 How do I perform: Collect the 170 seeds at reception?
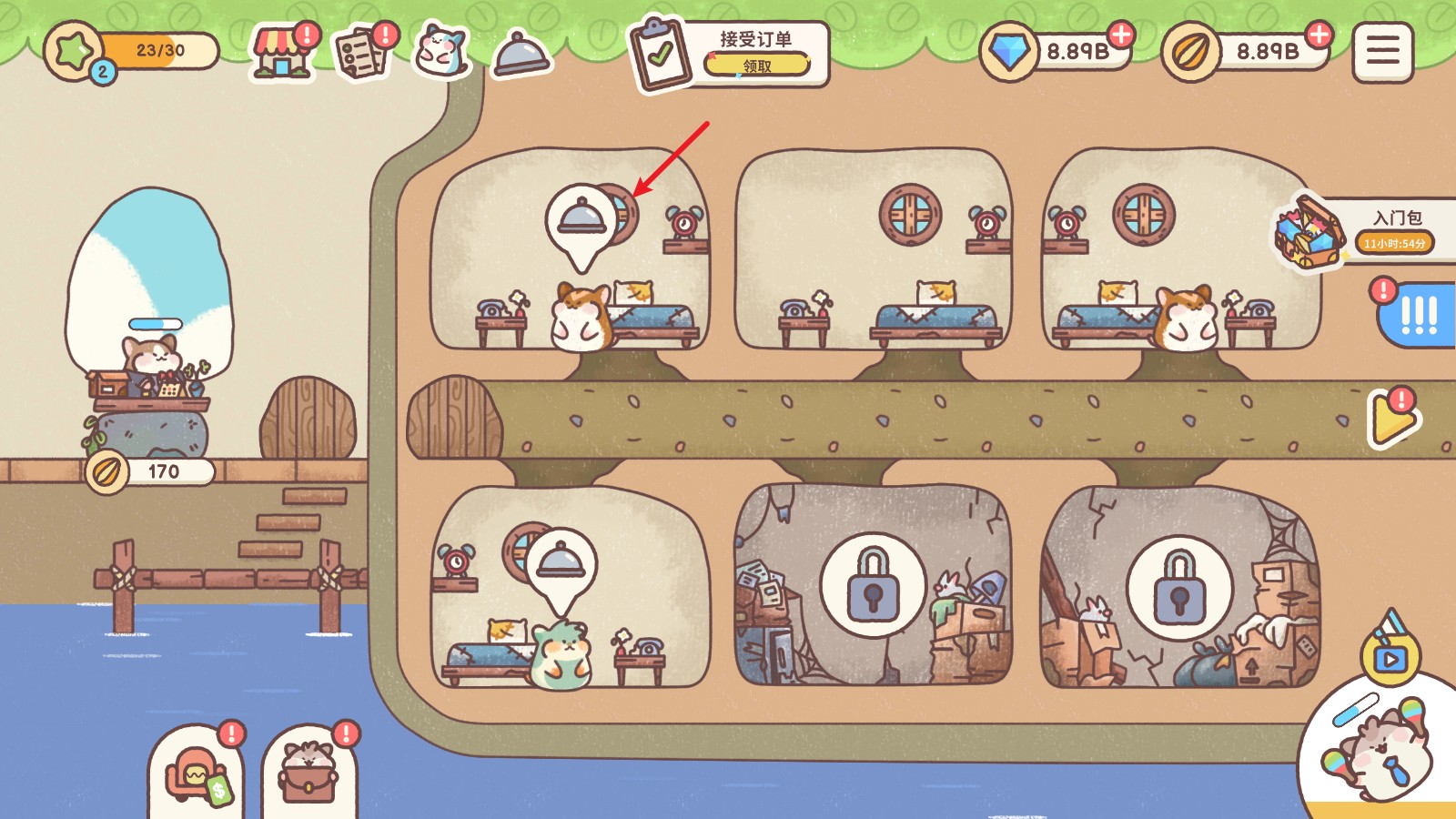(151, 471)
